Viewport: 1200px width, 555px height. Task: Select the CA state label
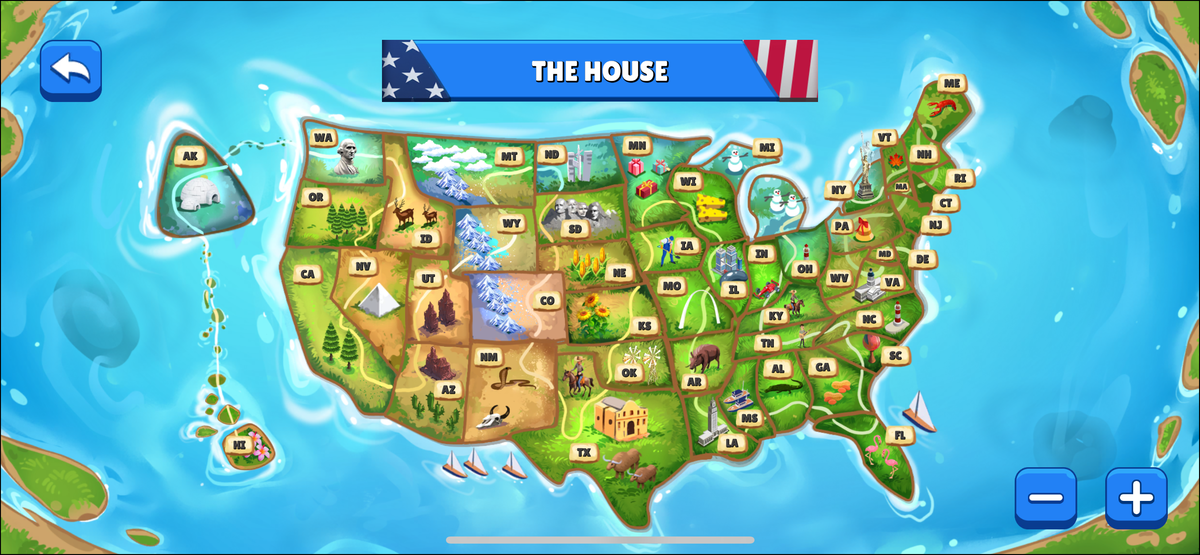point(307,274)
